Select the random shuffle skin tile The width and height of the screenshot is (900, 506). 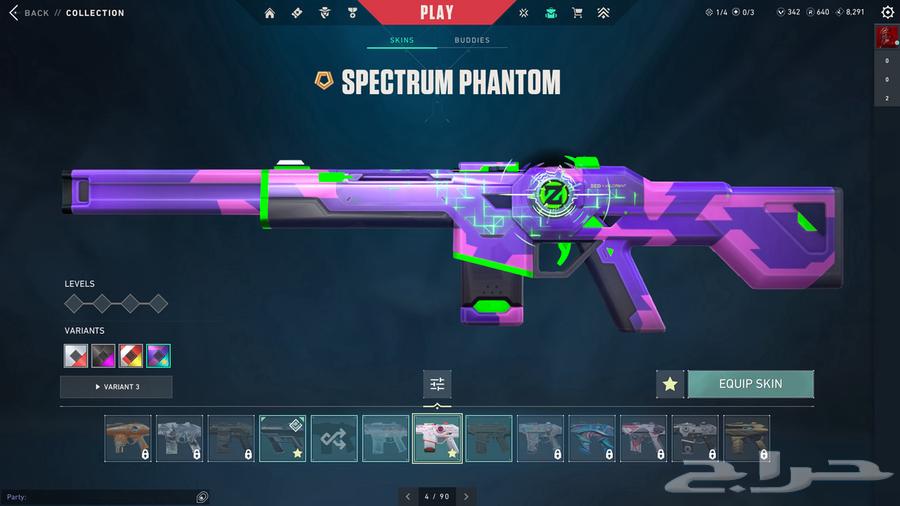click(x=334, y=438)
